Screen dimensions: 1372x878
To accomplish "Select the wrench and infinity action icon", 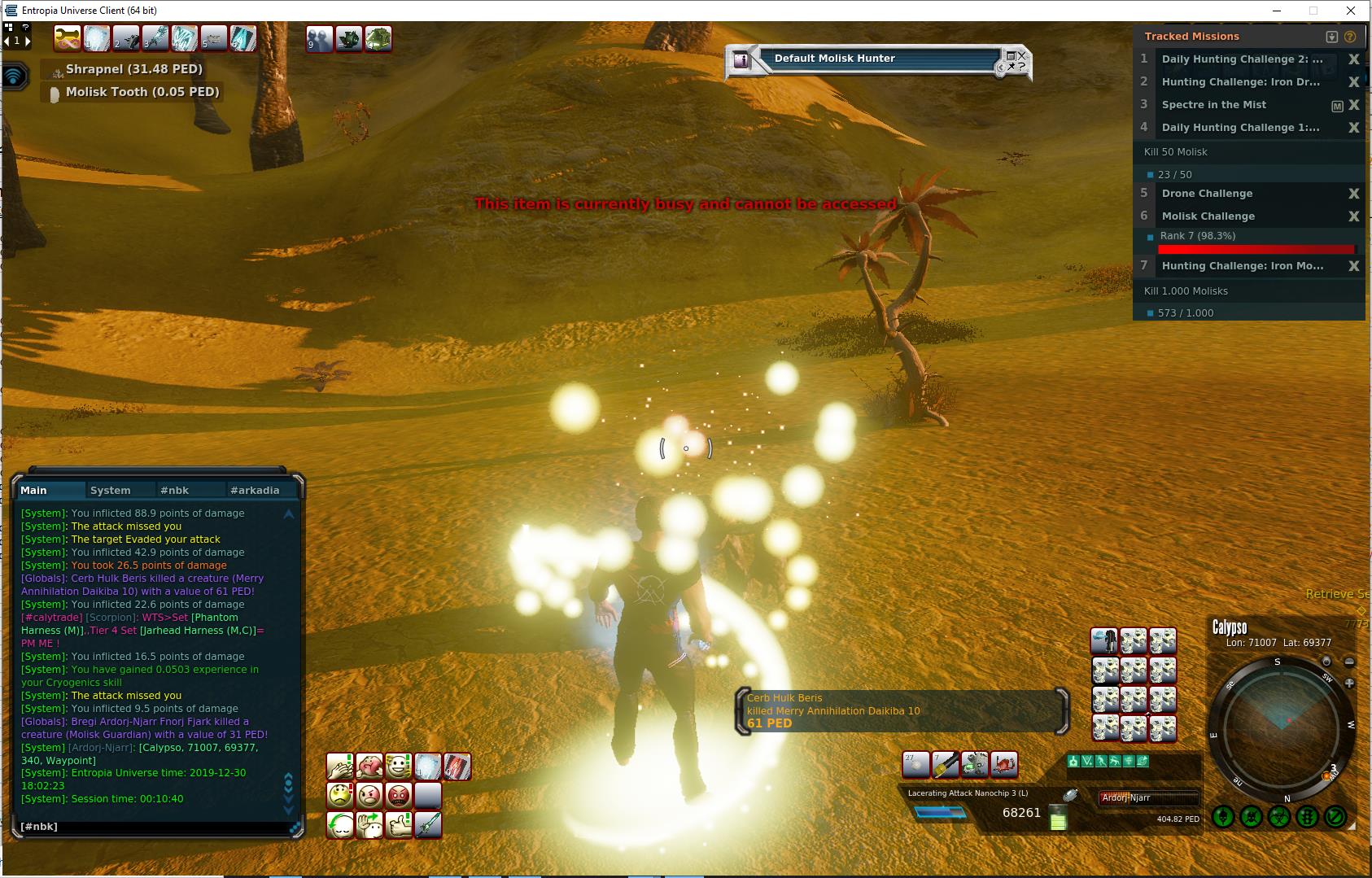I will pos(67,38).
